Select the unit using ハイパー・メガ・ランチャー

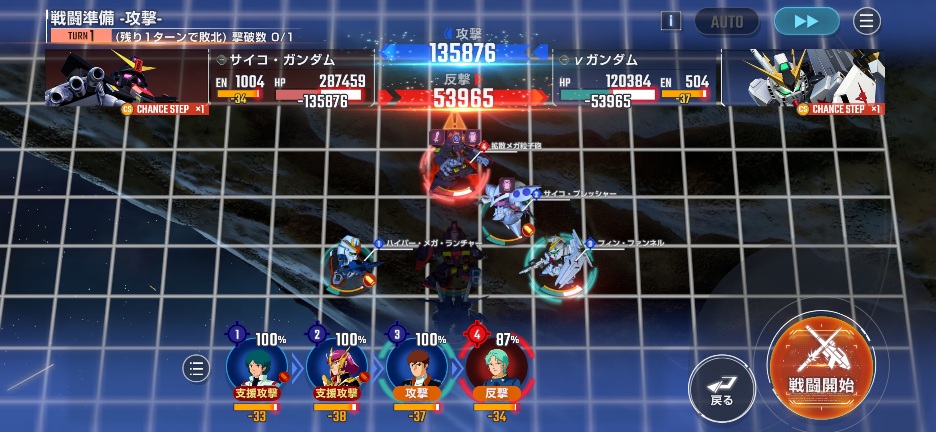point(350,263)
